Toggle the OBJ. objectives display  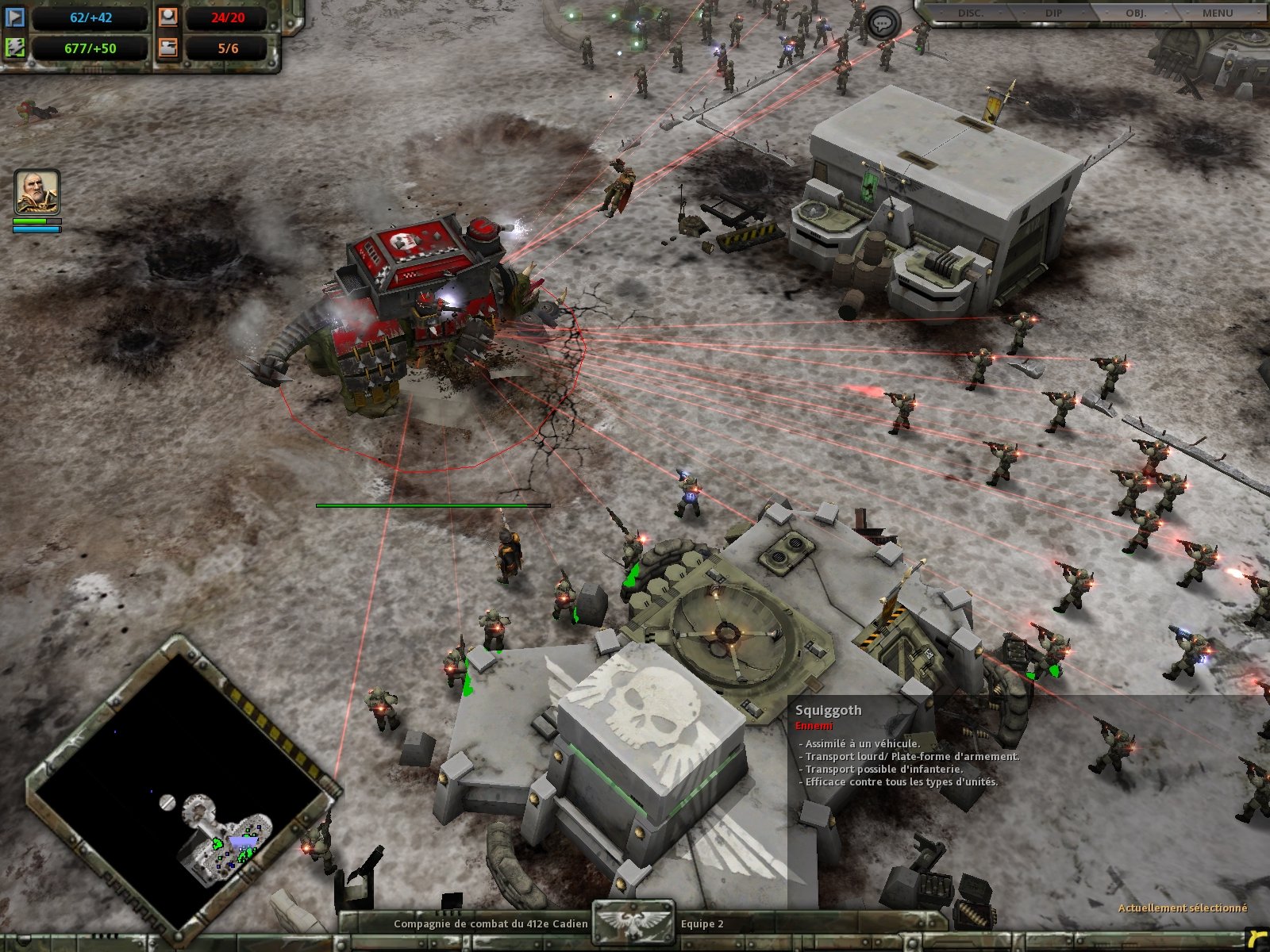[x=1135, y=12]
